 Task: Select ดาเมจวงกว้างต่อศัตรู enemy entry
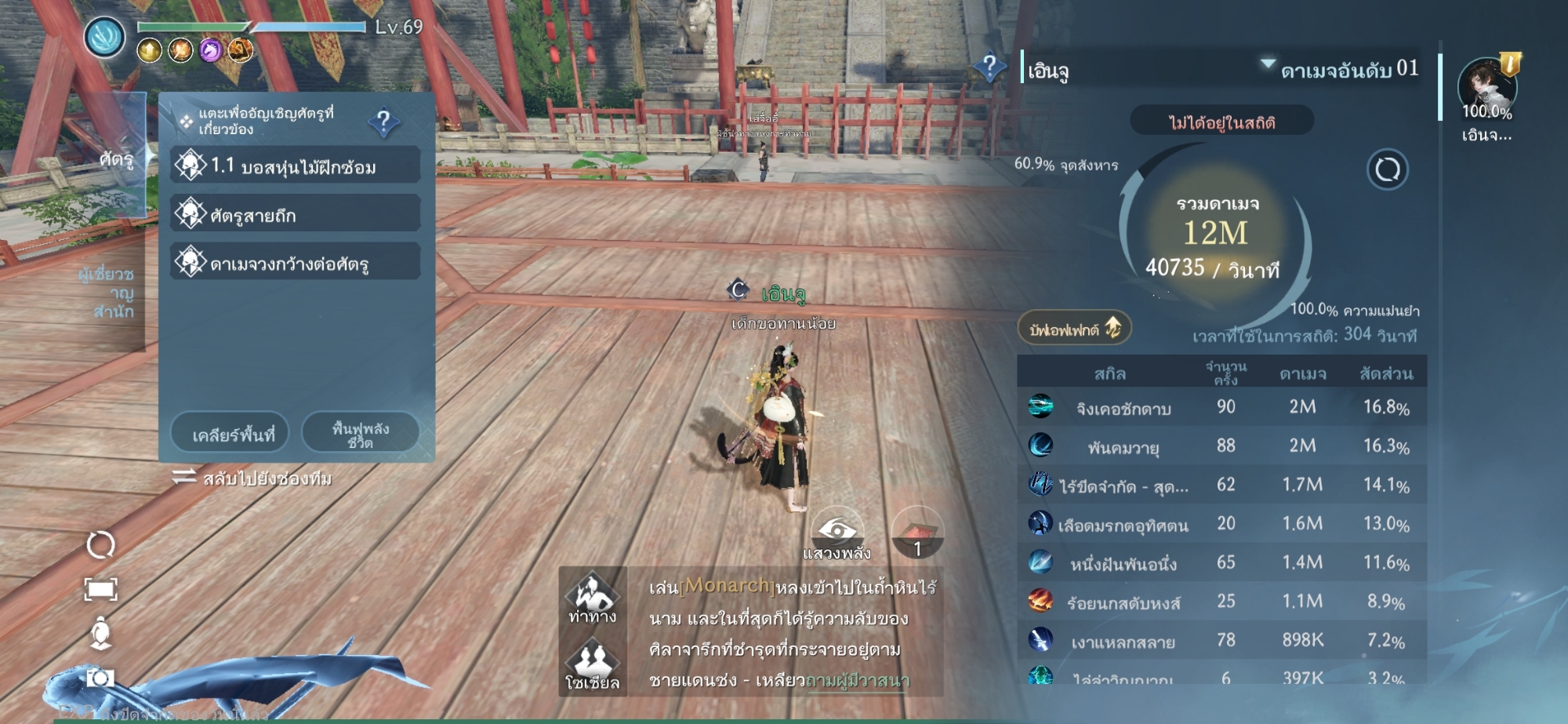pyautogui.click(x=295, y=262)
